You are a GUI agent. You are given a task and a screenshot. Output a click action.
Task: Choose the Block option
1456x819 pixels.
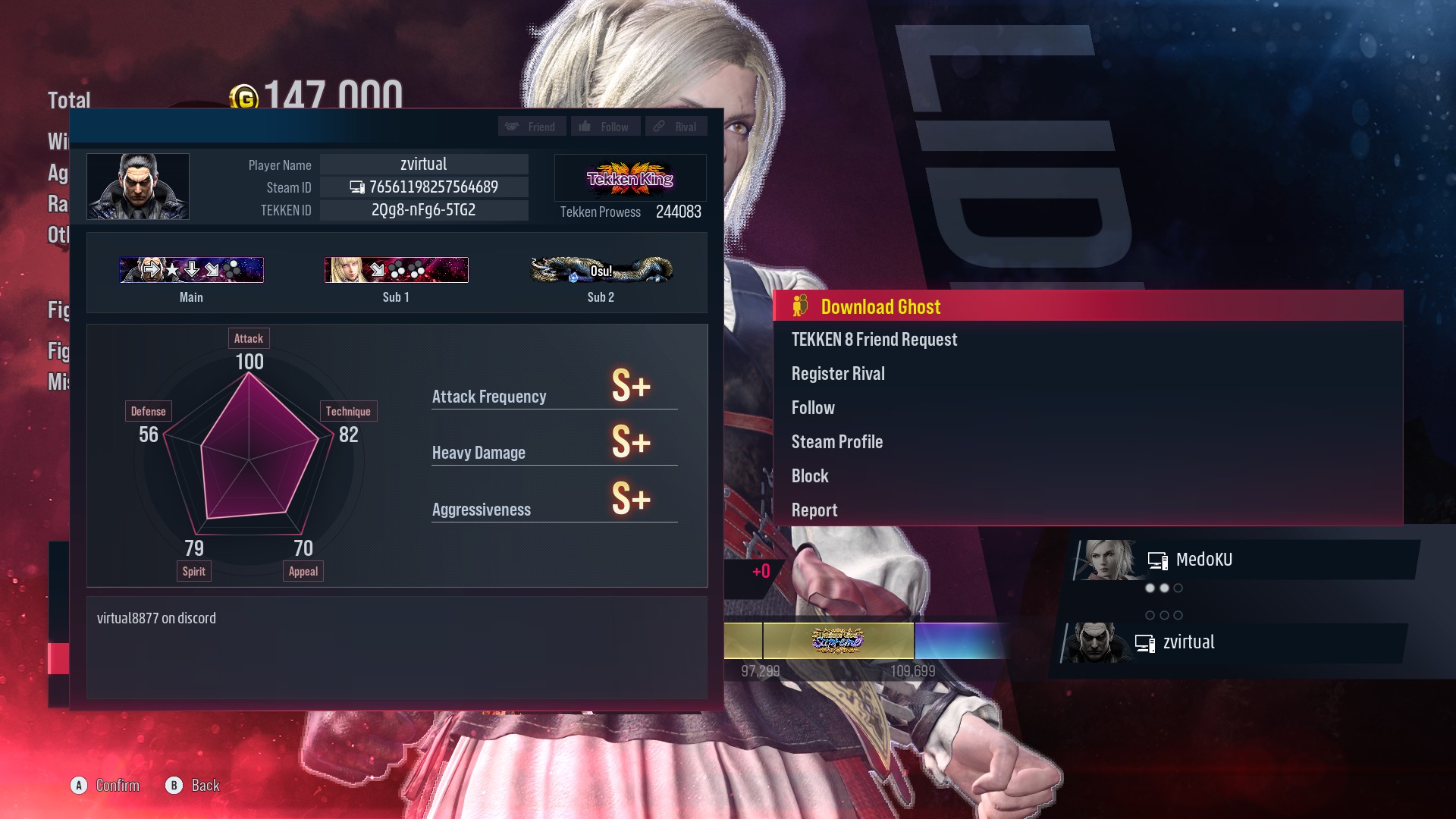tap(809, 475)
